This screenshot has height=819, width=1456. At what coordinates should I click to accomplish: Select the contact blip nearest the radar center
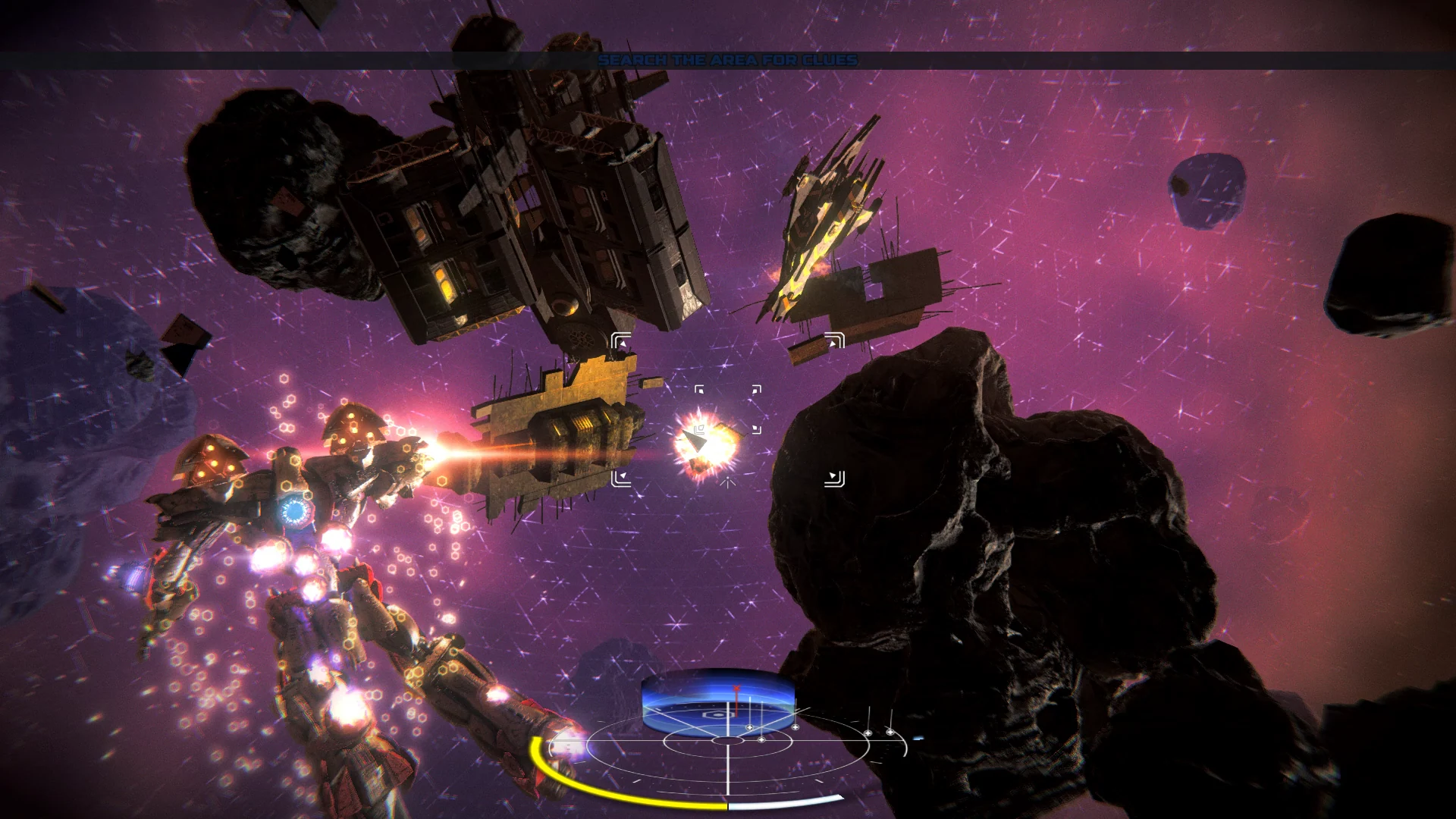click(x=761, y=739)
